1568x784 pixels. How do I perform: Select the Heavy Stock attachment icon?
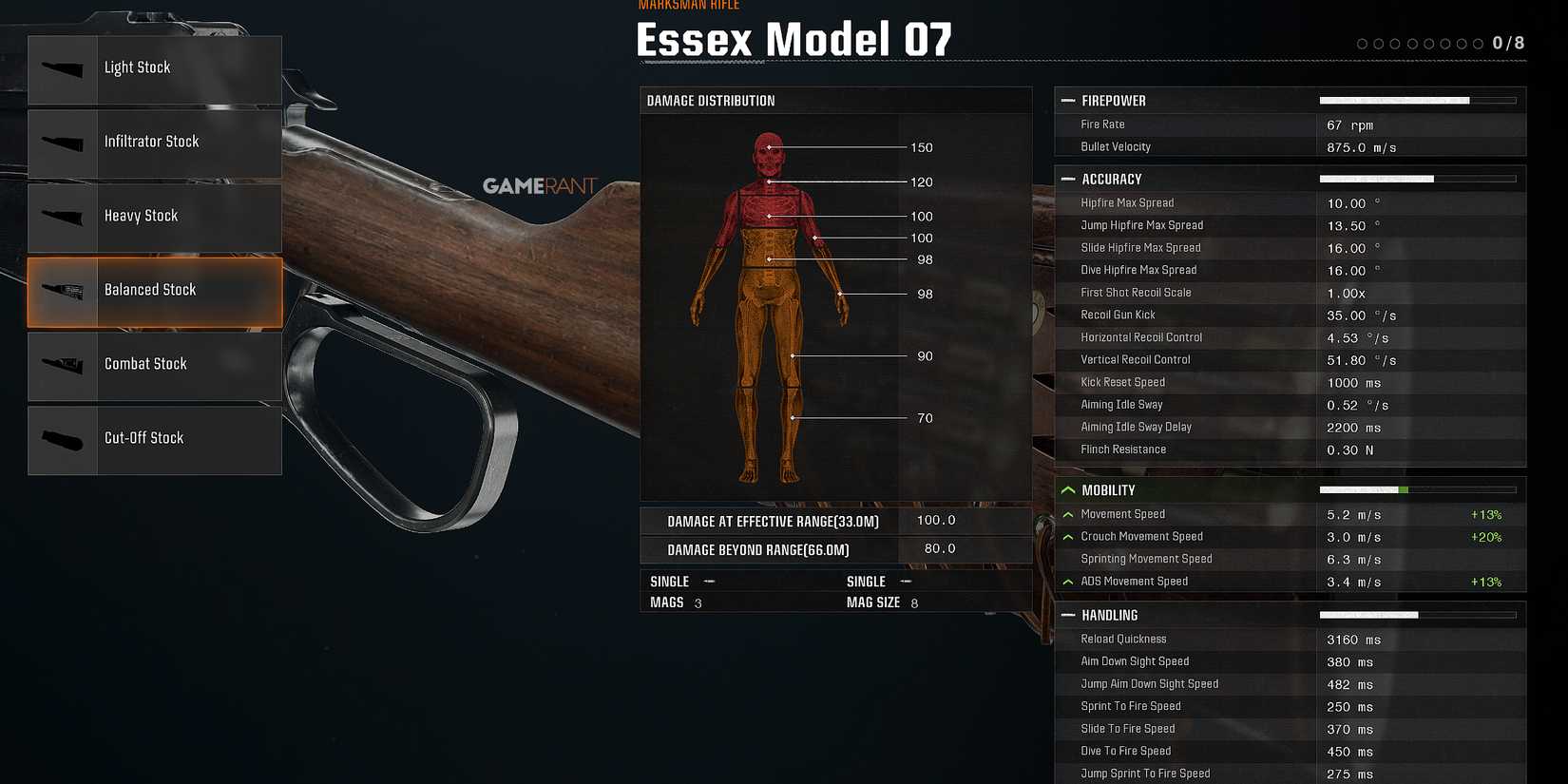click(x=62, y=217)
